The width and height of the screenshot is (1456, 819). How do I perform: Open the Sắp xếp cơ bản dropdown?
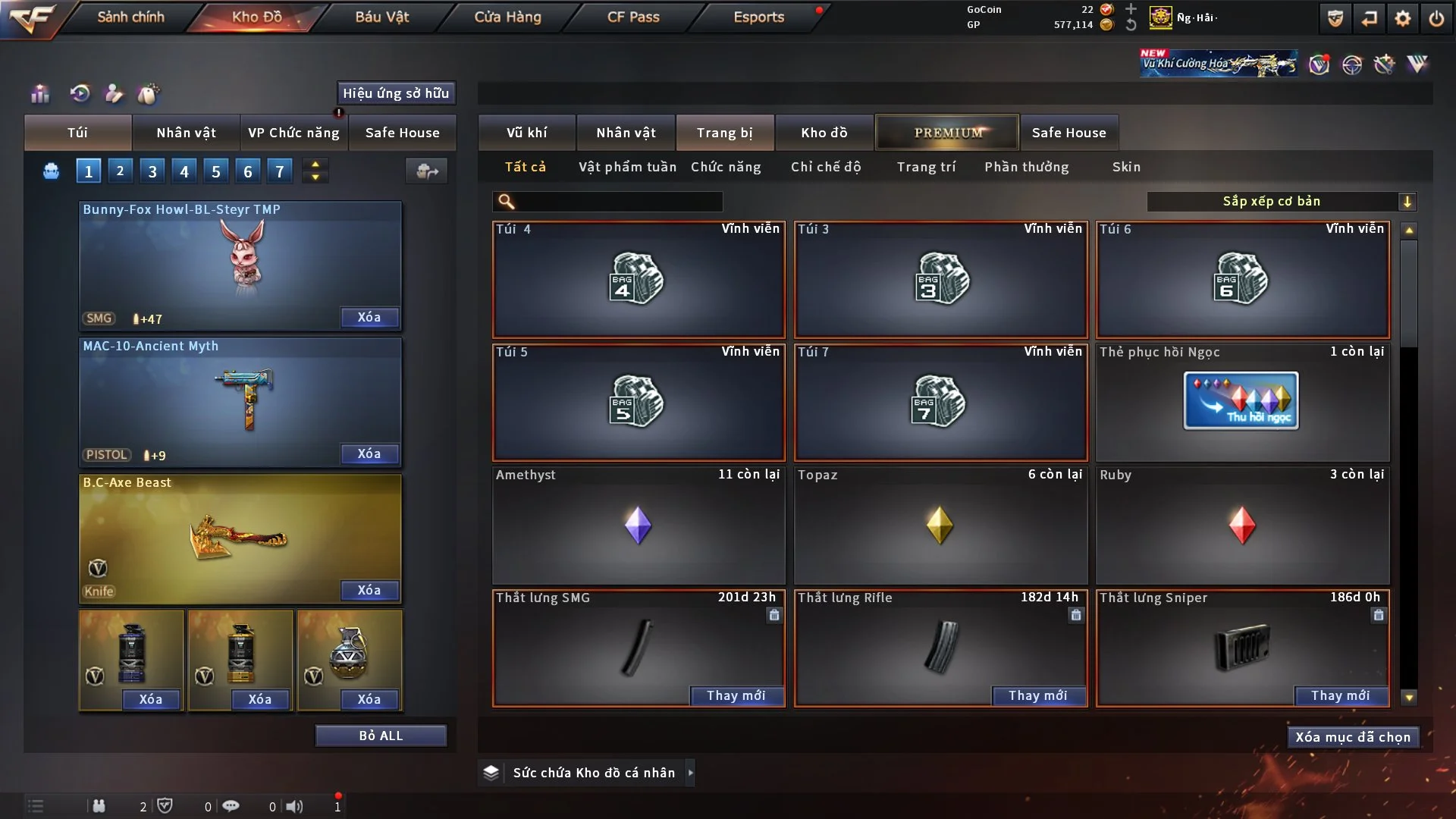tap(1281, 201)
